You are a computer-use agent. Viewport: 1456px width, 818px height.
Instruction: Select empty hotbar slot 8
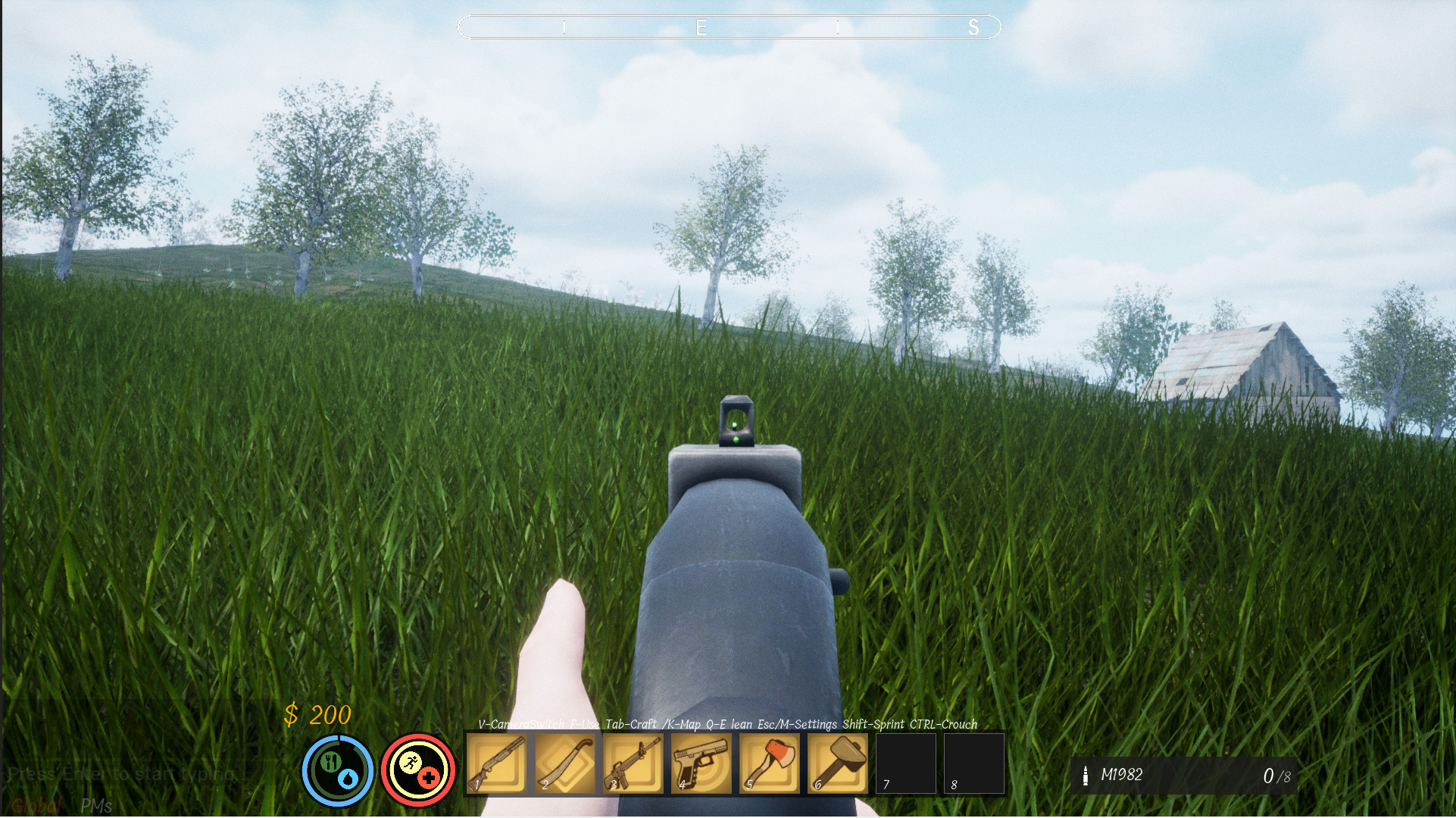pyautogui.click(x=973, y=763)
